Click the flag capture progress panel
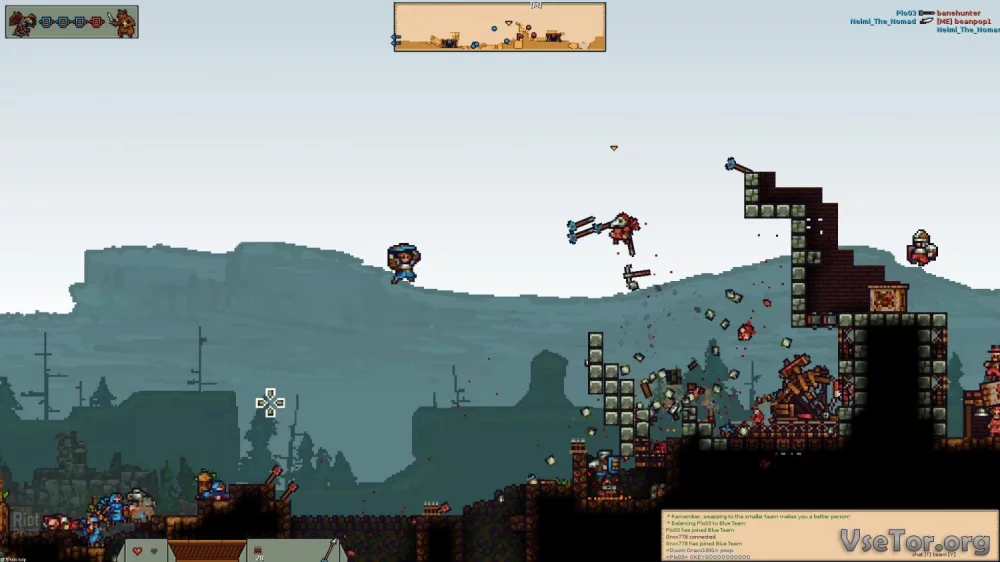1000x562 pixels. click(72, 22)
